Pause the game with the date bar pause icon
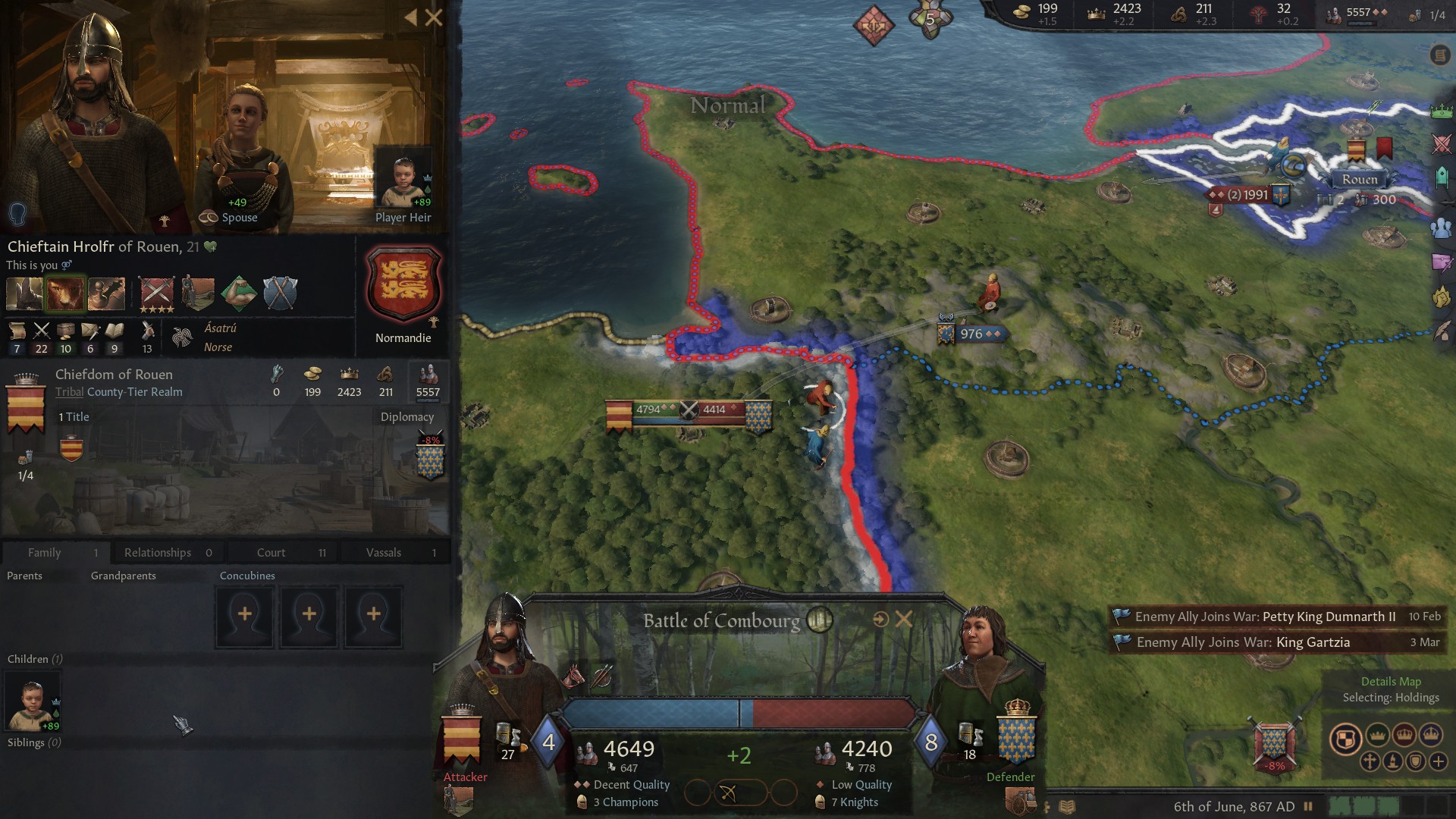The image size is (1456, 819). [x=1307, y=805]
